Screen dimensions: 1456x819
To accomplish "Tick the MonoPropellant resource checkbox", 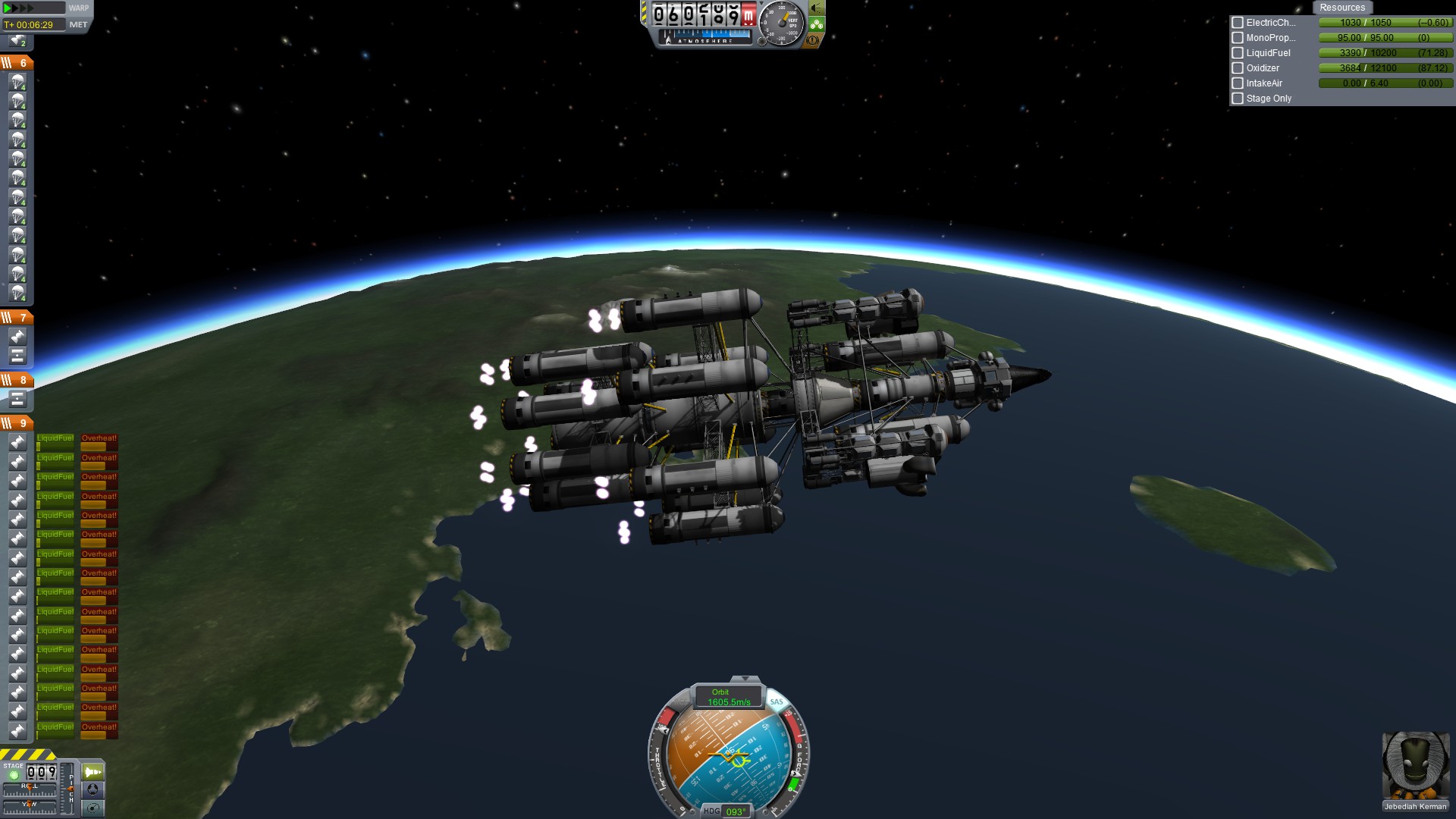I will pos(1238,38).
